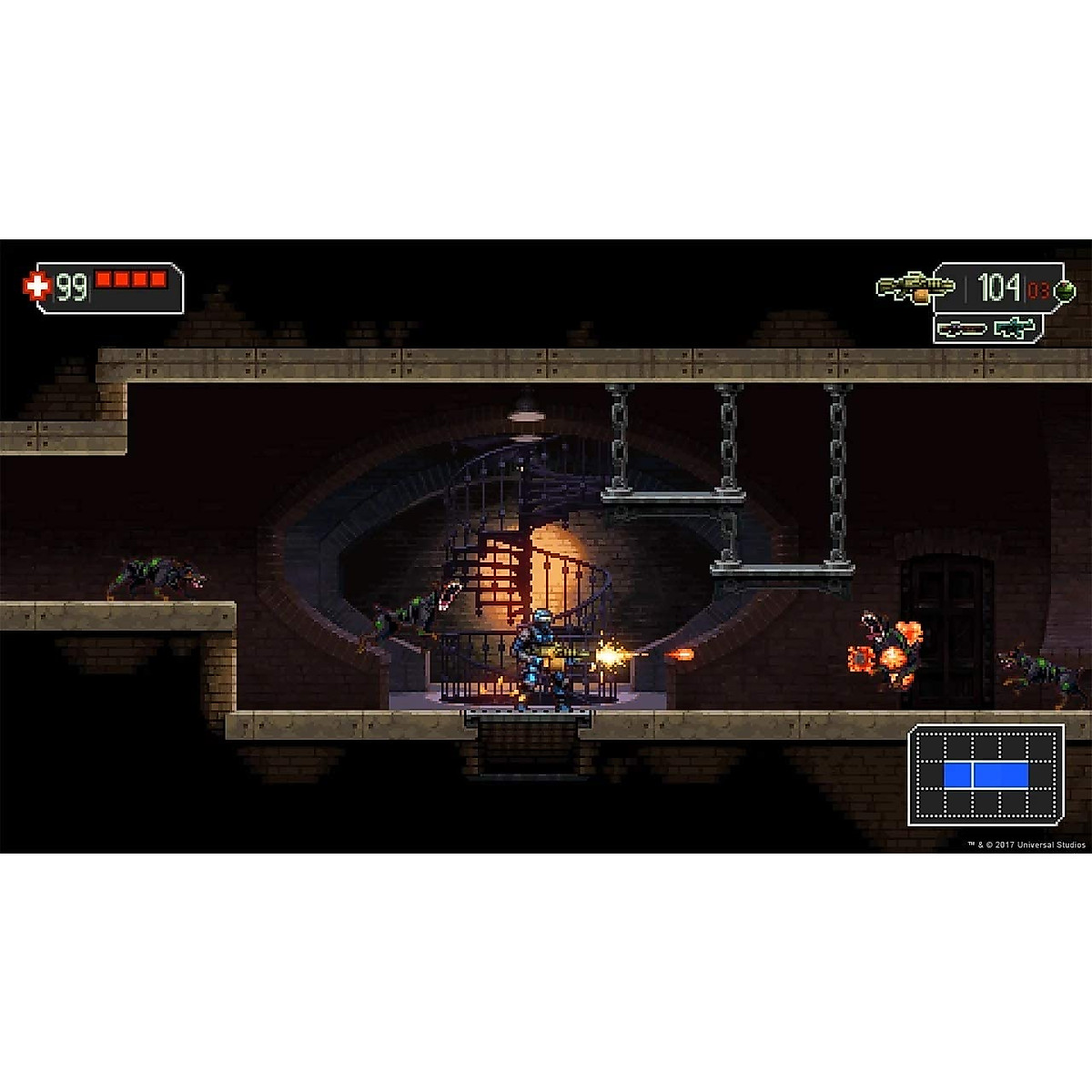Open the minimap with blue rooms
The width and height of the screenshot is (1092, 1092).
986,774
